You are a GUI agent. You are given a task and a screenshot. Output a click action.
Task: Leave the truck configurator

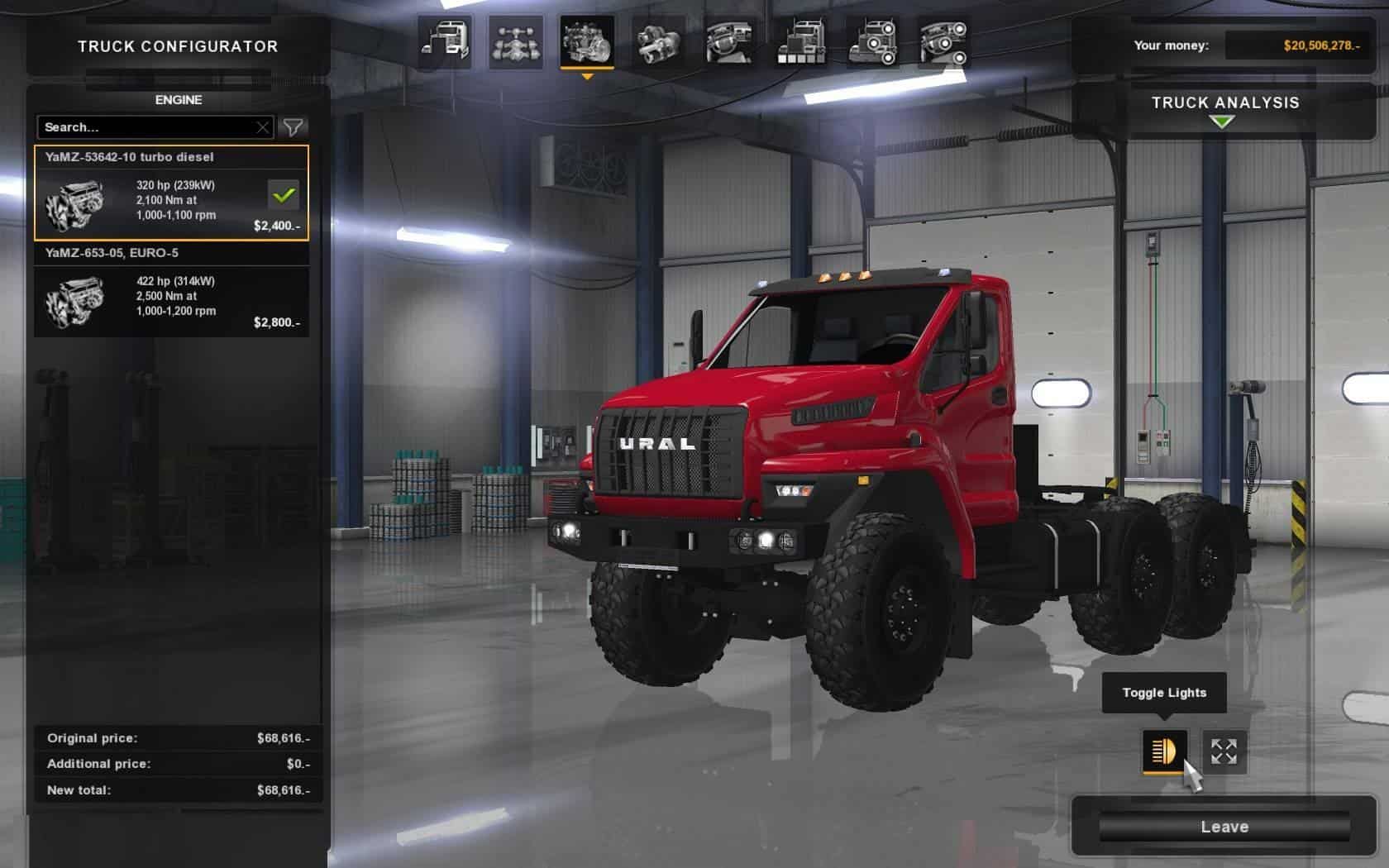point(1224,827)
